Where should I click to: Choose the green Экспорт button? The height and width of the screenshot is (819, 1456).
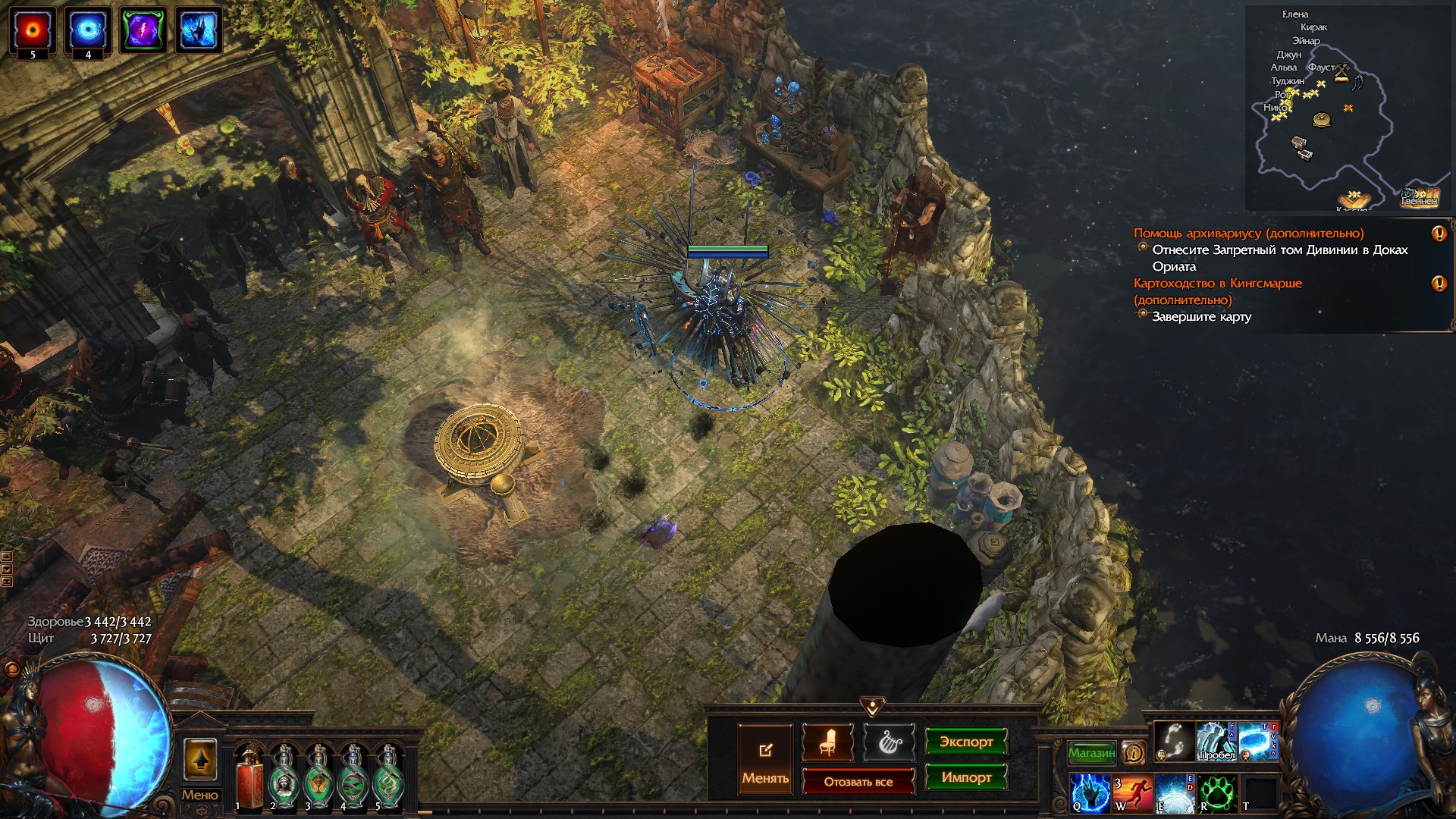click(x=965, y=742)
